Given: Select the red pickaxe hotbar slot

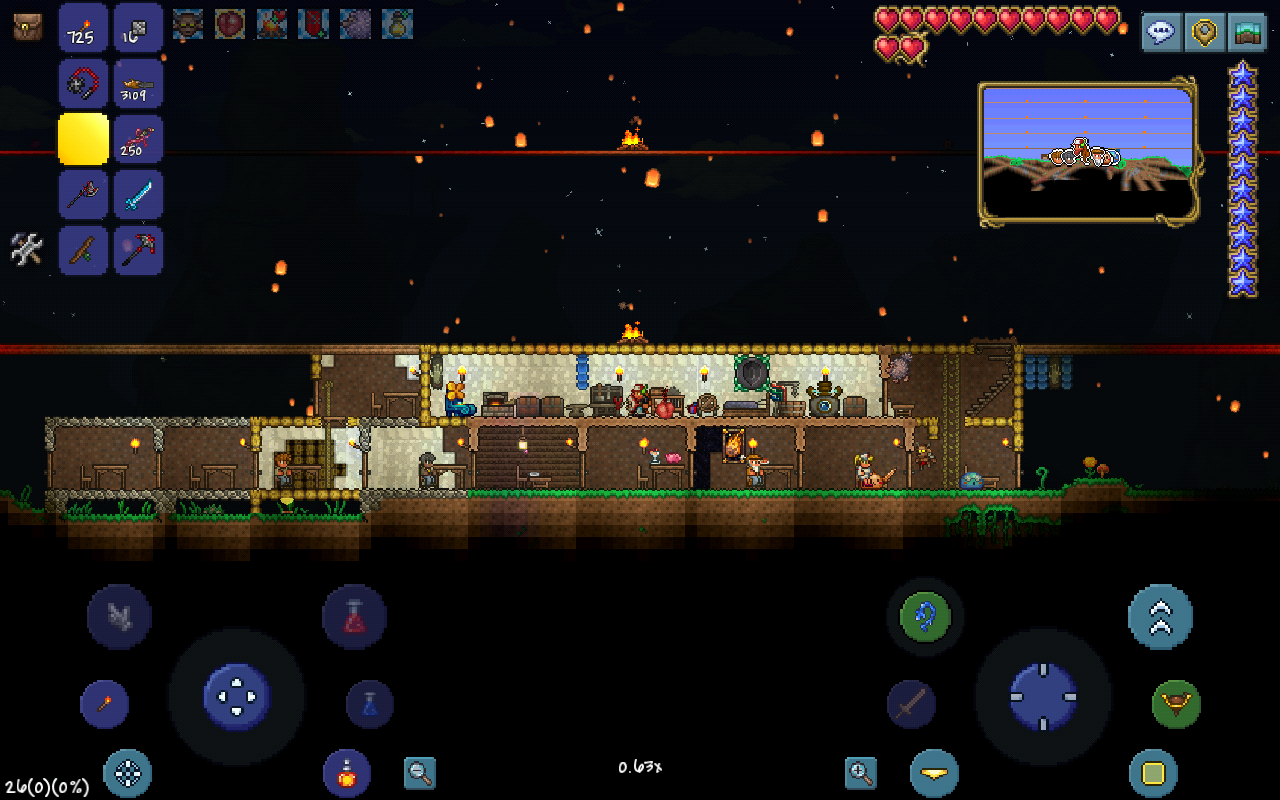Looking at the screenshot, I should [138, 250].
